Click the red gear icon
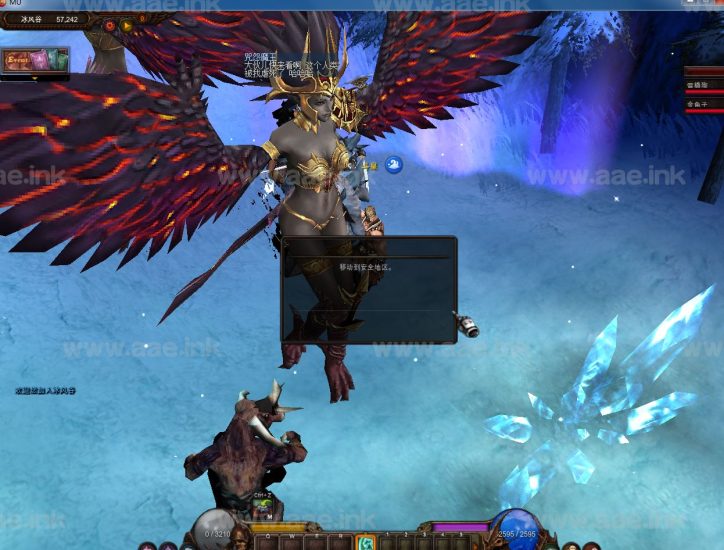This screenshot has height=550, width=724. click(x=109, y=25)
